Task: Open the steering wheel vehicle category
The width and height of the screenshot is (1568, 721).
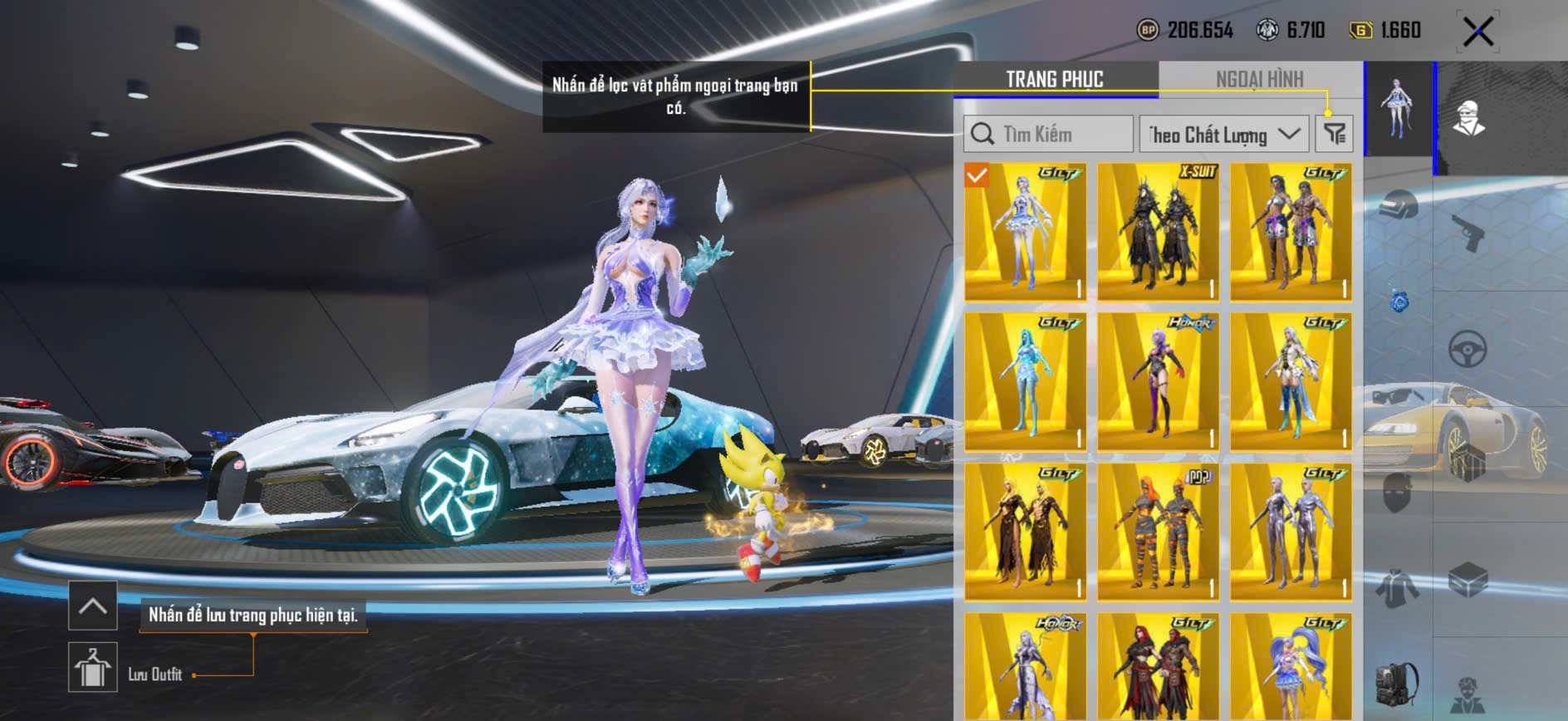Action: pos(1468,349)
